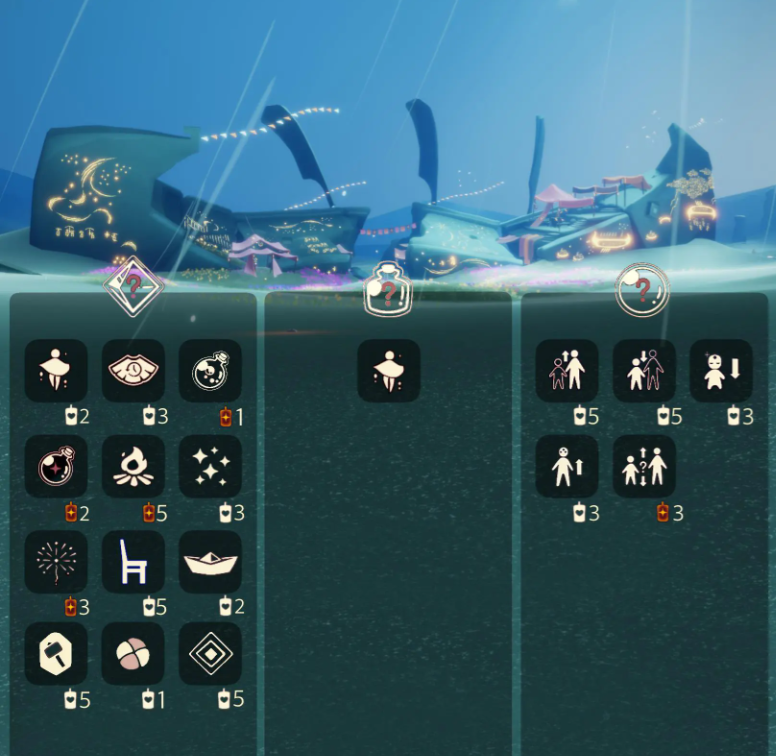Select the fireworks spell
Screen dimensions: 776x756
[x=56, y=562]
